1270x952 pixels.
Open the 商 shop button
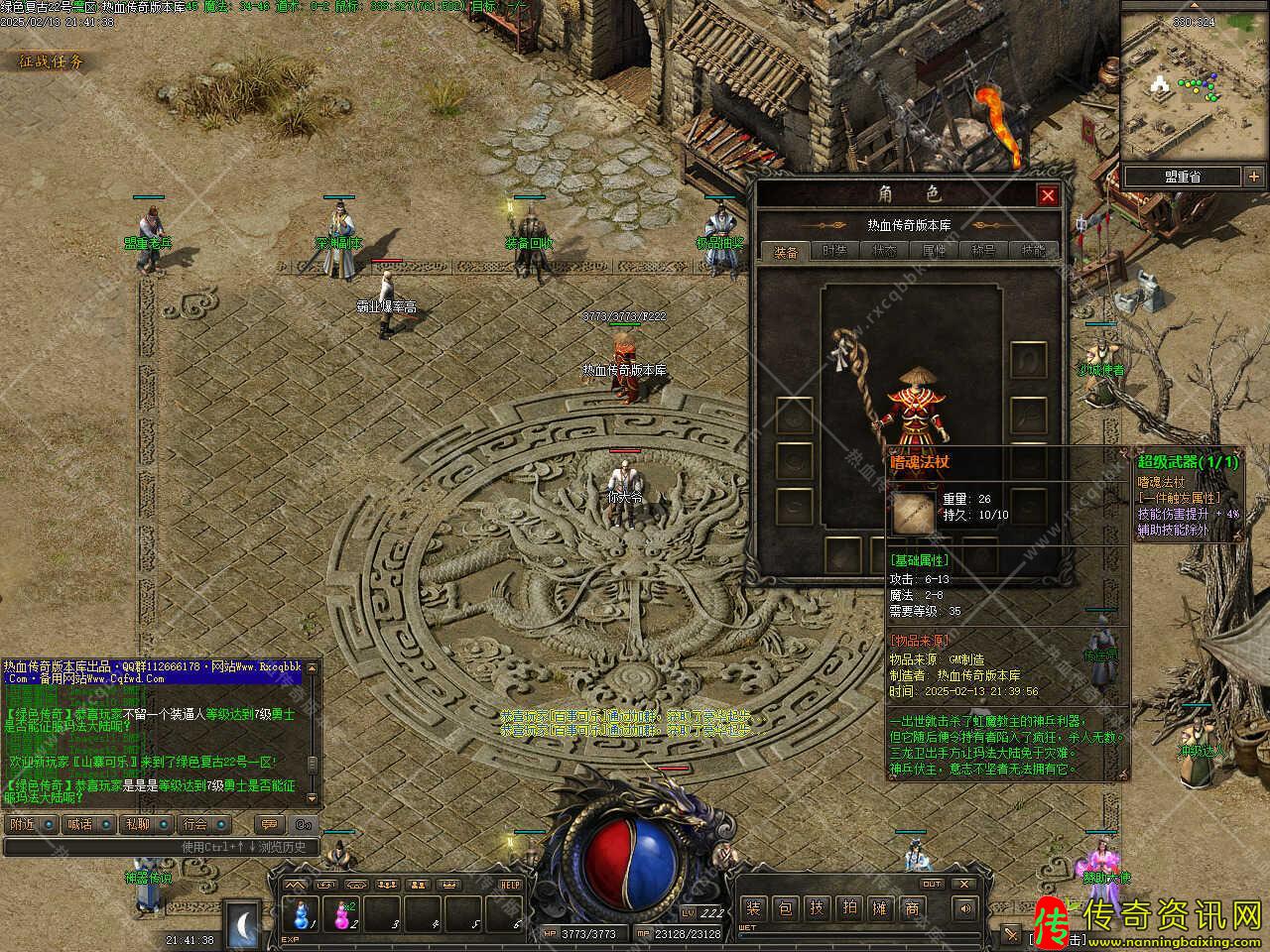point(912,907)
